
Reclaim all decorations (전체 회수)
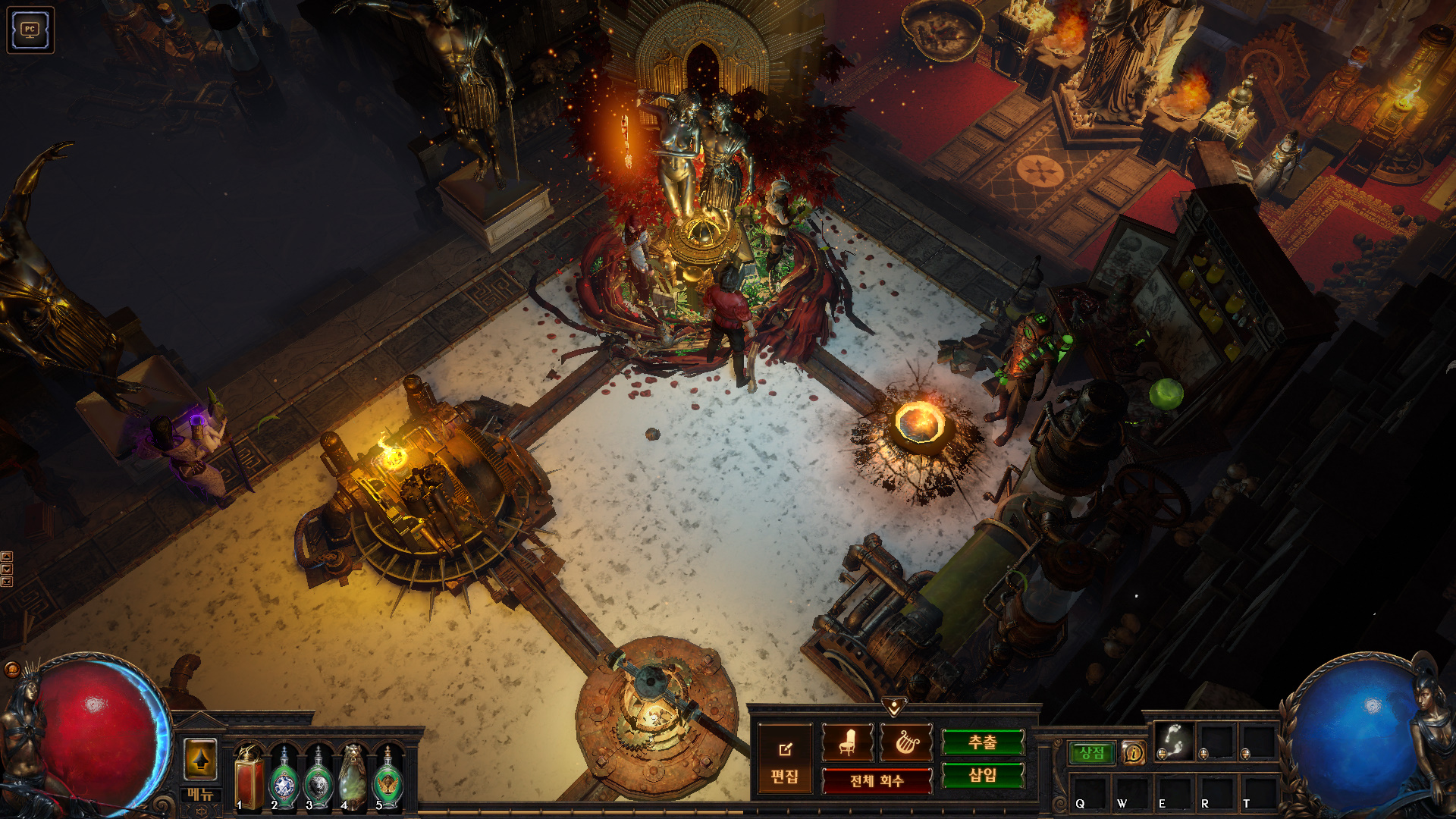pos(877,780)
